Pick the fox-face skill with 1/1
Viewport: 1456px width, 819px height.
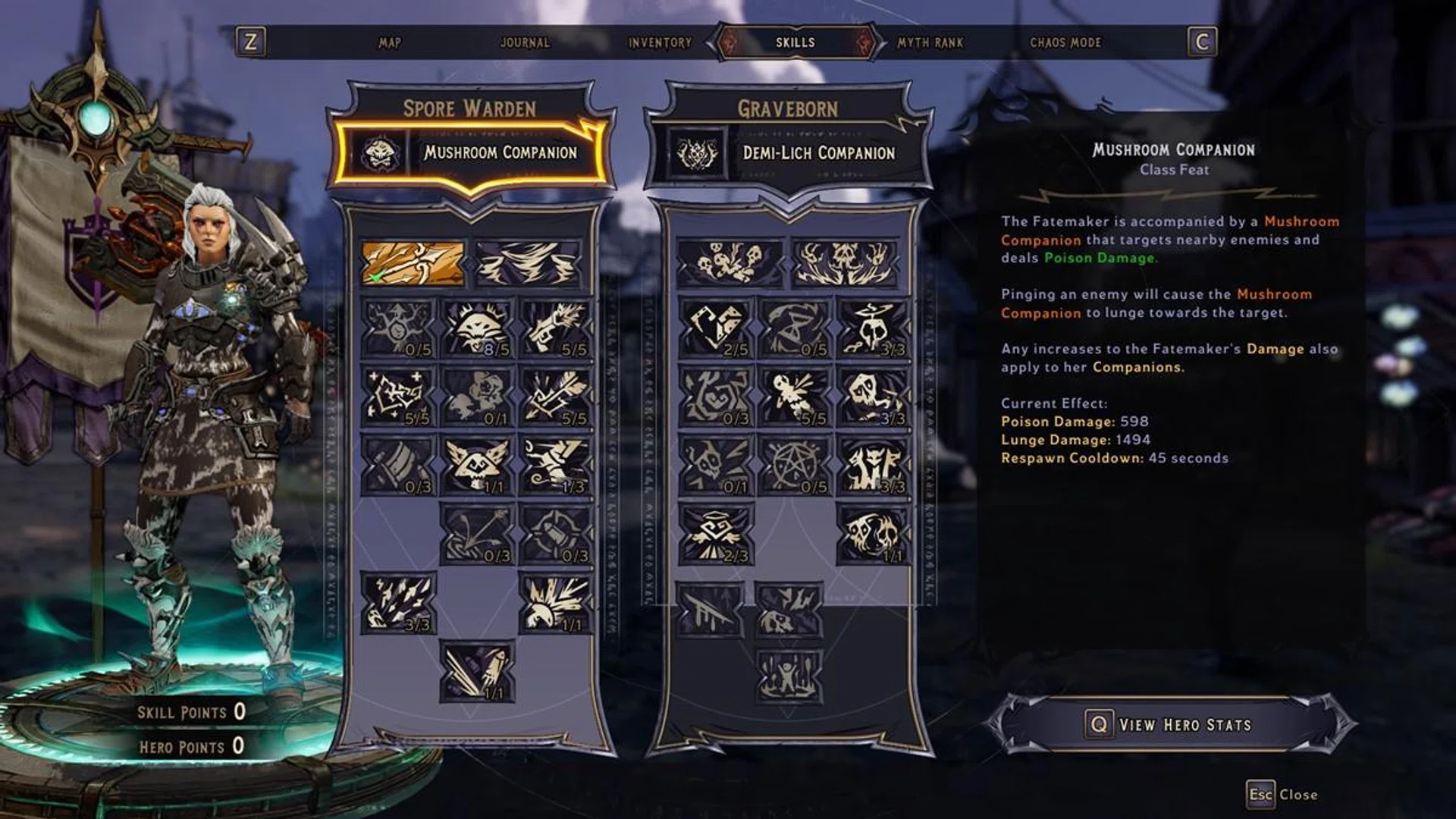click(477, 465)
